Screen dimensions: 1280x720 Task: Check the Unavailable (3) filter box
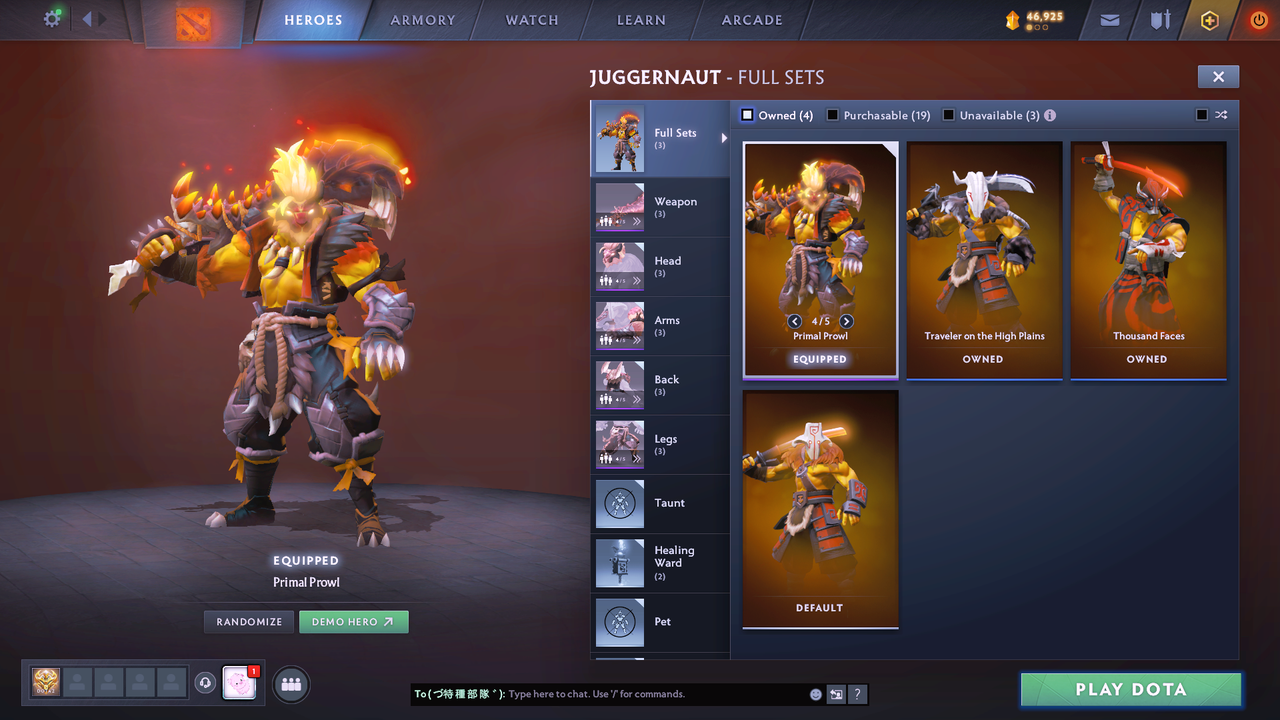[948, 115]
